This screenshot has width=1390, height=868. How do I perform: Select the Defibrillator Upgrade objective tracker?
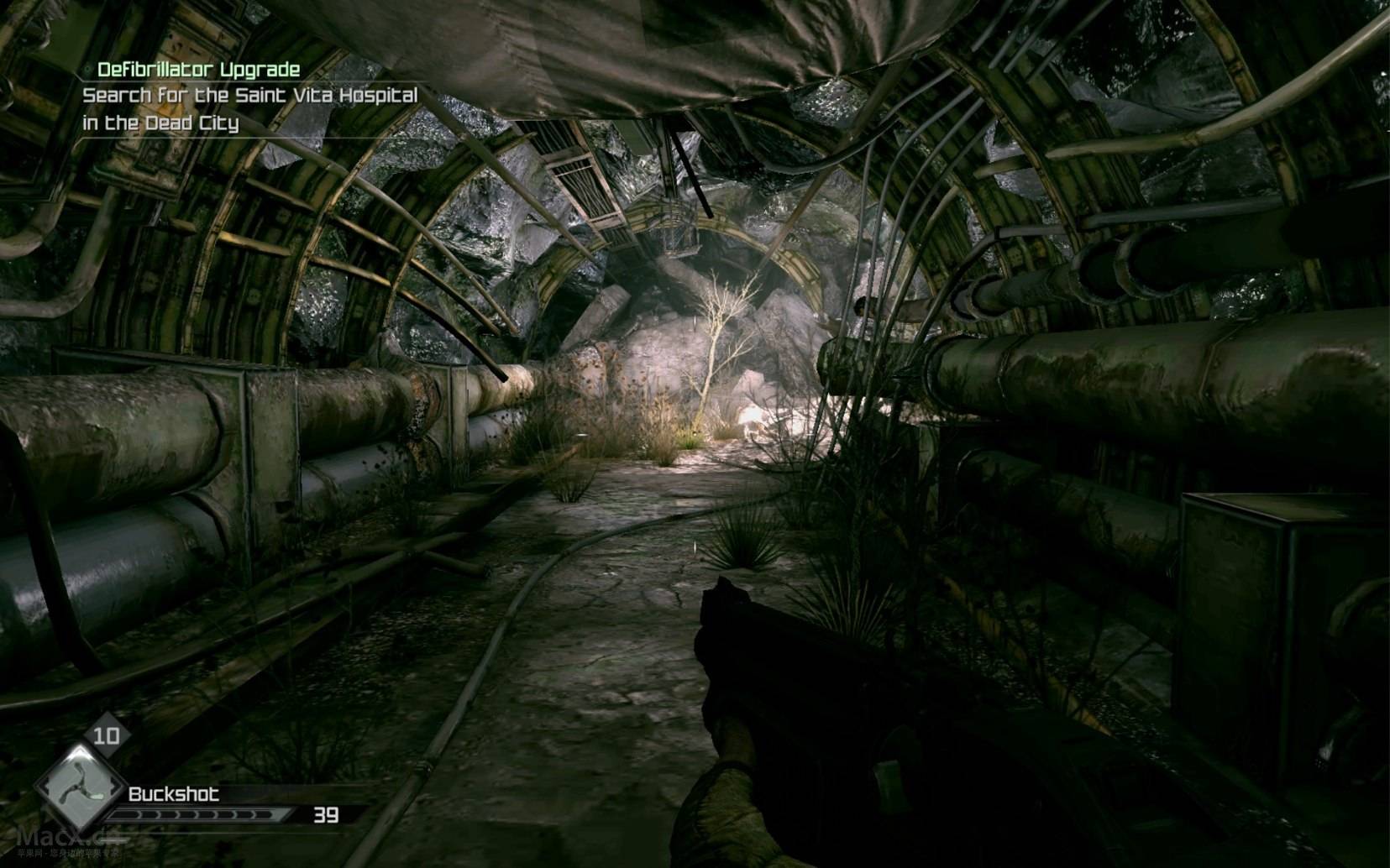coord(198,70)
